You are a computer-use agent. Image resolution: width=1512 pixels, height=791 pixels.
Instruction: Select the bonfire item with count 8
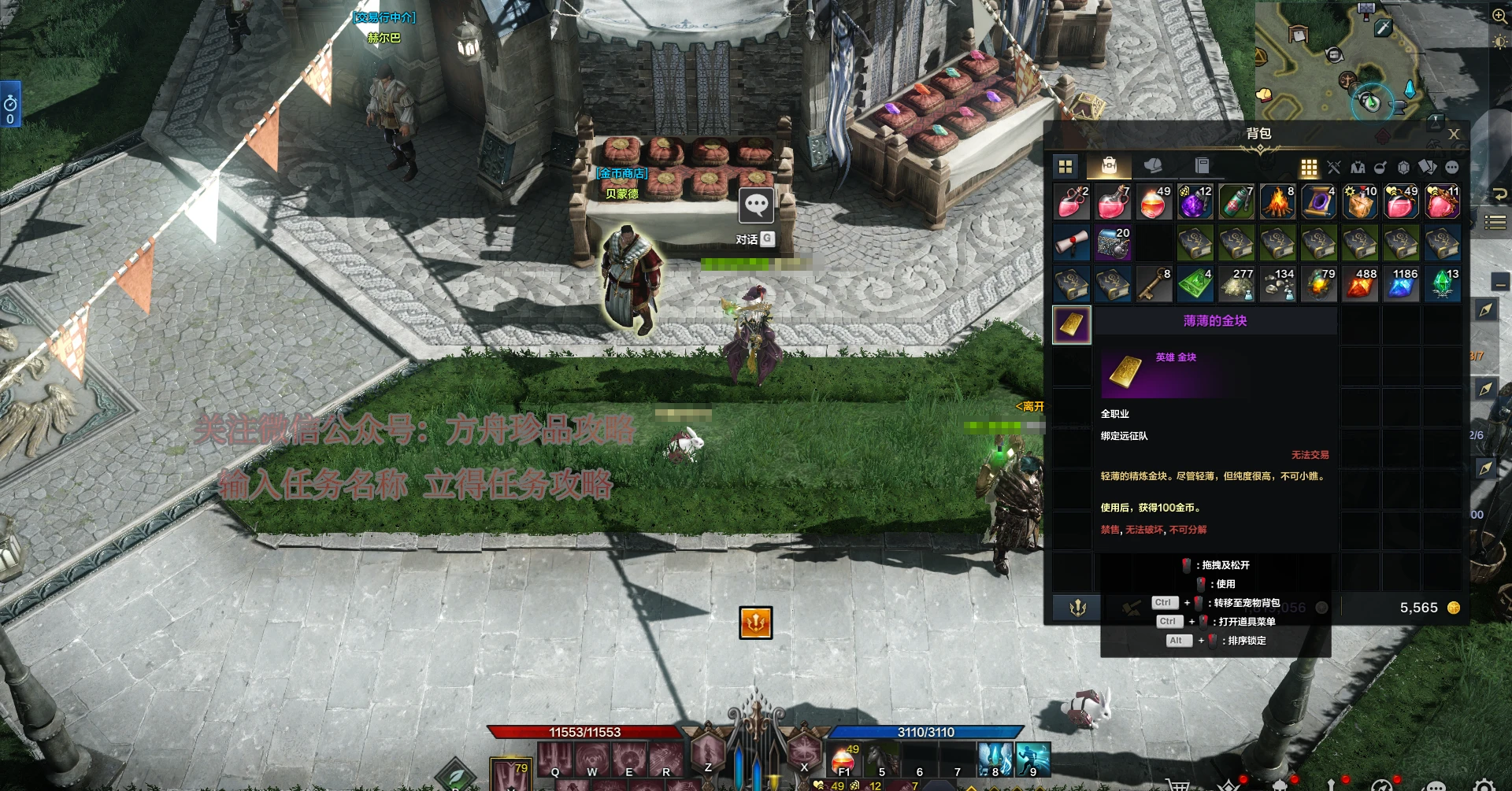(x=1277, y=202)
